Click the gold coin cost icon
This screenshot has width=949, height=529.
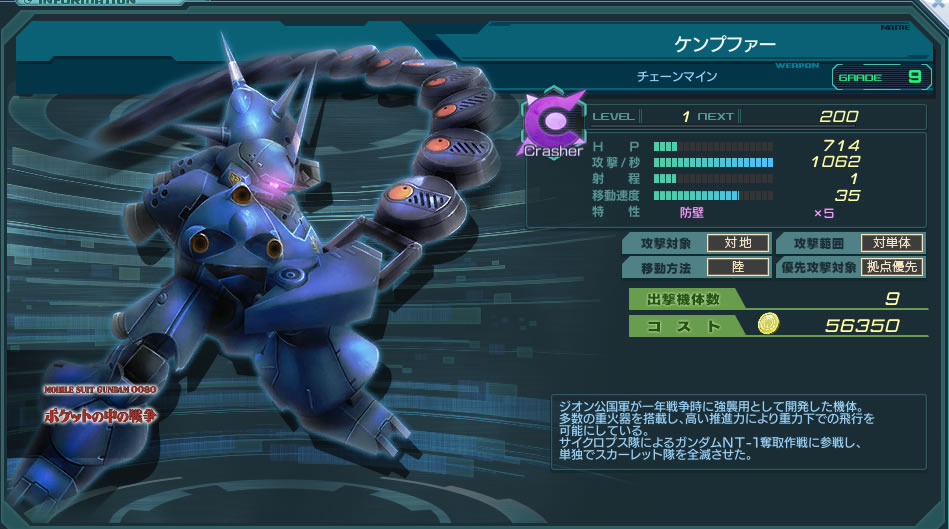click(x=768, y=323)
